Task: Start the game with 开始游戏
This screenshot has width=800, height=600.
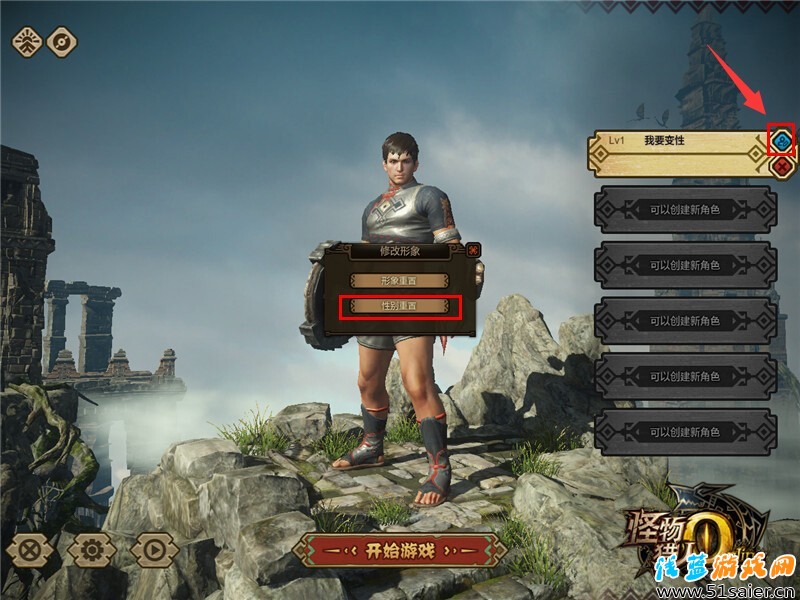Action: coord(399,550)
